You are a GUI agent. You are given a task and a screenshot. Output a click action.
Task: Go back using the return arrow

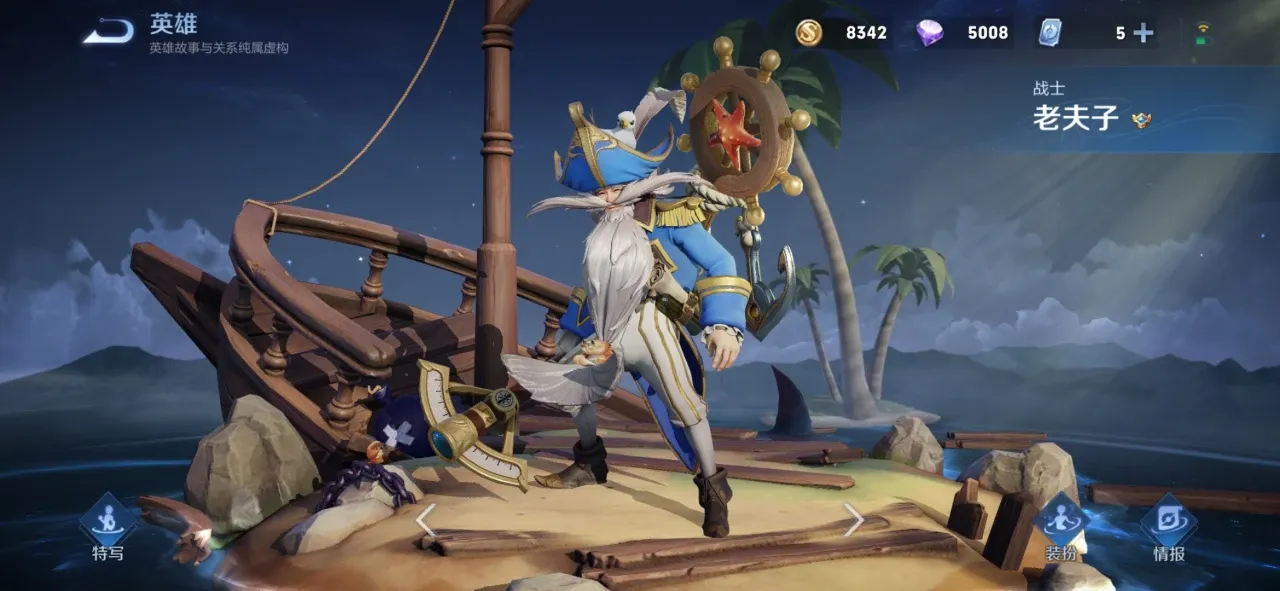coord(109,32)
